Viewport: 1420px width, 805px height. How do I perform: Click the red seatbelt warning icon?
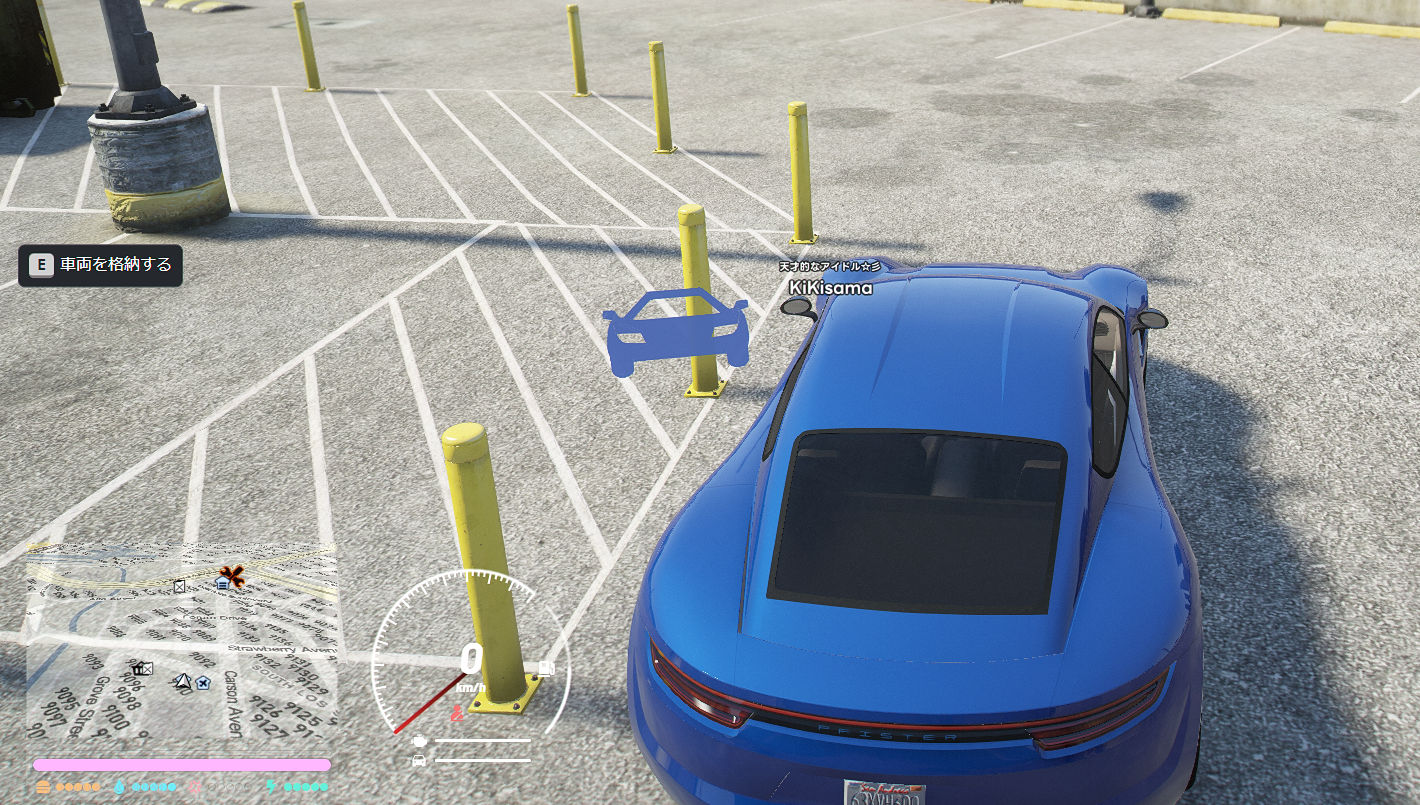pos(457,714)
